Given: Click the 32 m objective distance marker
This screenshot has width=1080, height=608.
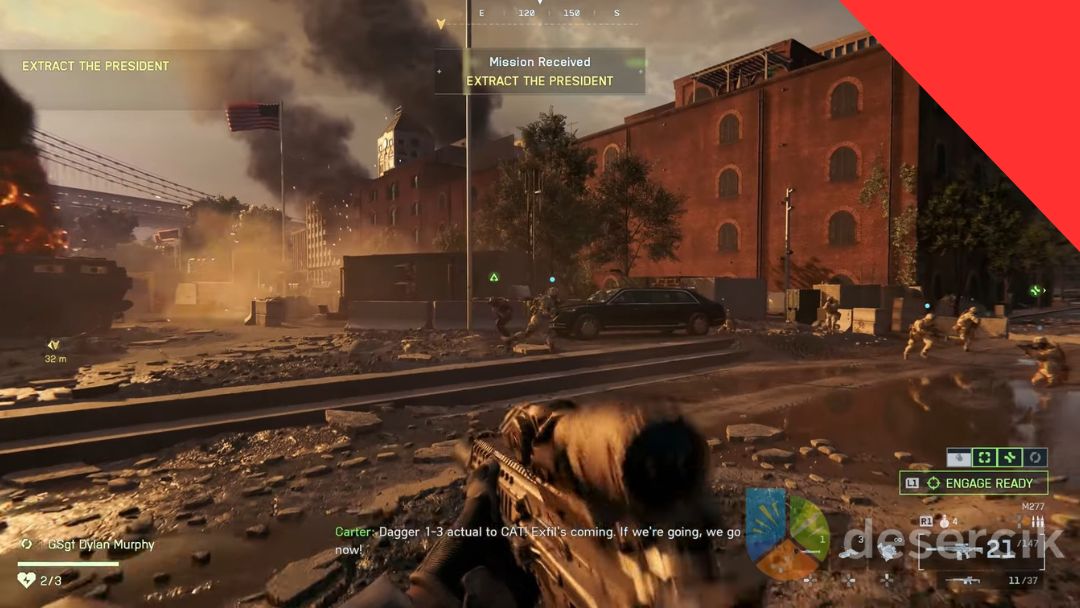Looking at the screenshot, I should click(55, 350).
